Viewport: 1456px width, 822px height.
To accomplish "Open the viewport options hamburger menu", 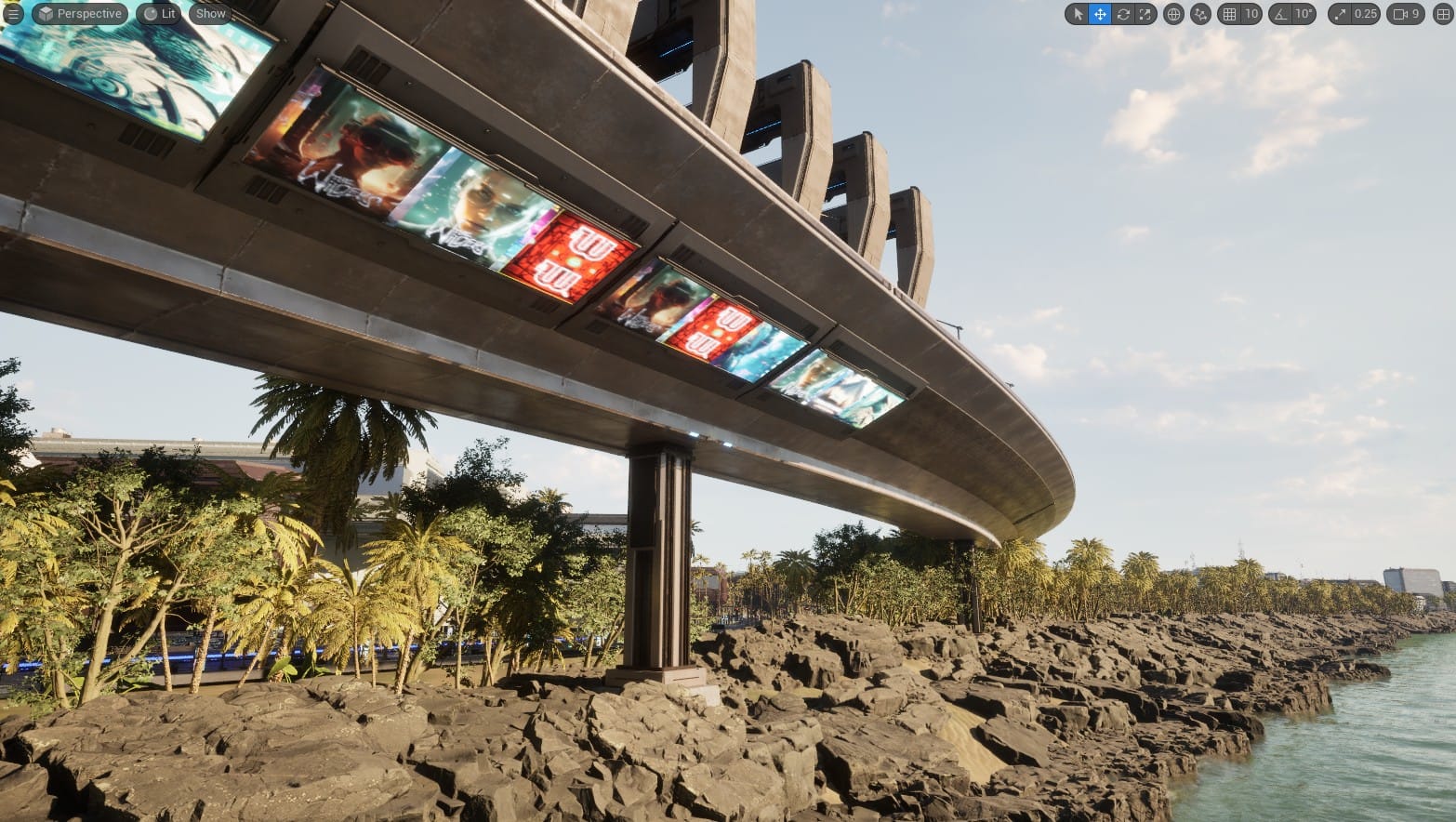I will (x=13, y=14).
